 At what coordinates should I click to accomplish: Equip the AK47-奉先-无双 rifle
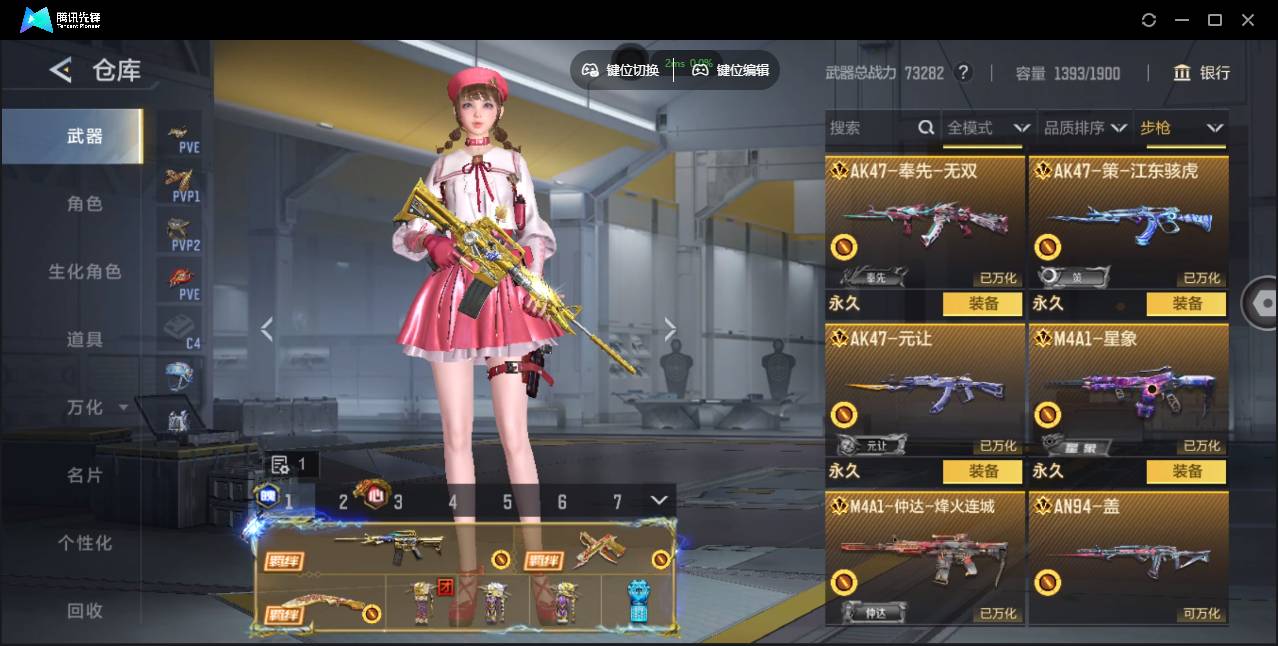(x=982, y=304)
